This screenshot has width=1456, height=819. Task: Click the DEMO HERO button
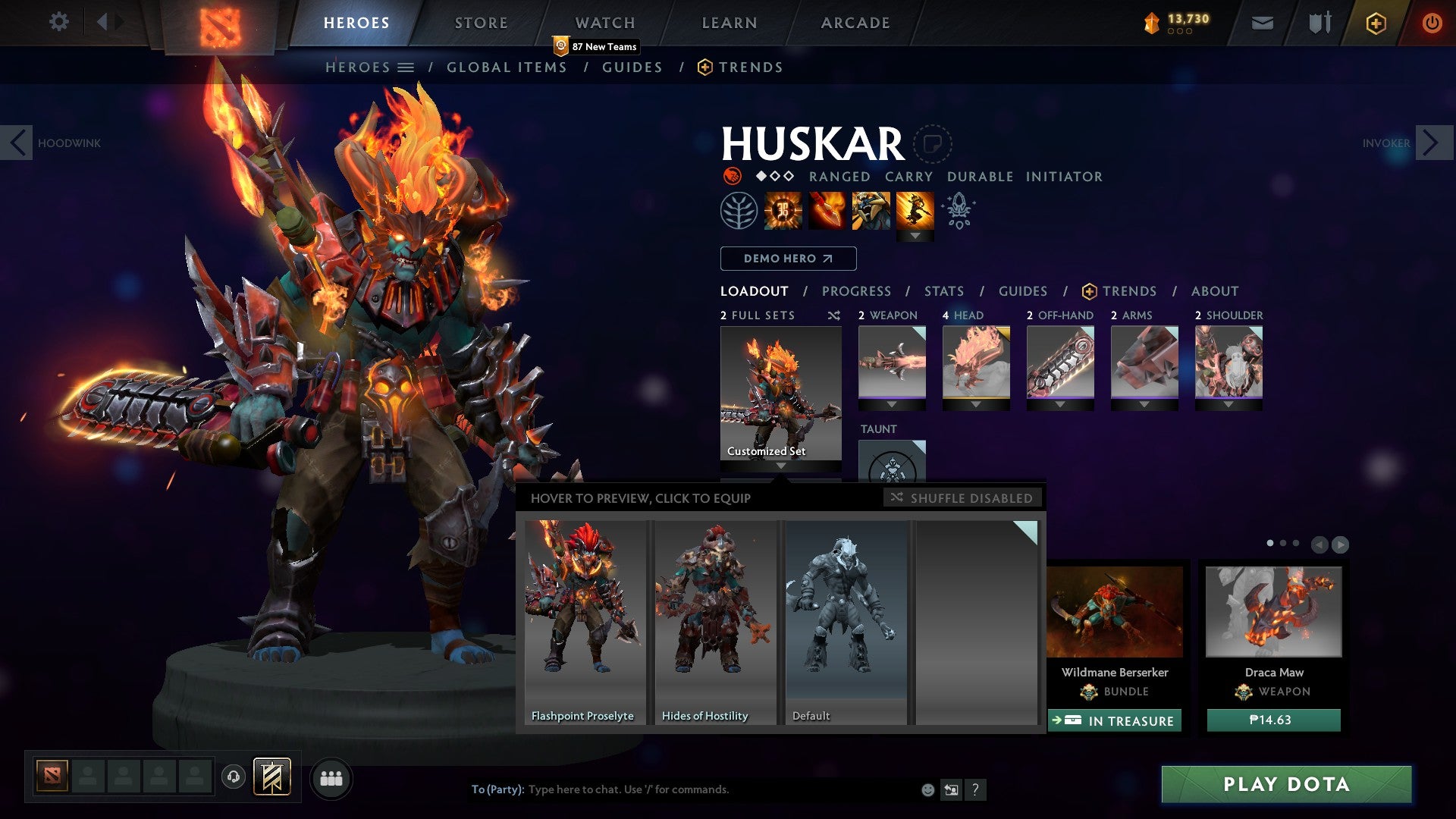pos(787,259)
